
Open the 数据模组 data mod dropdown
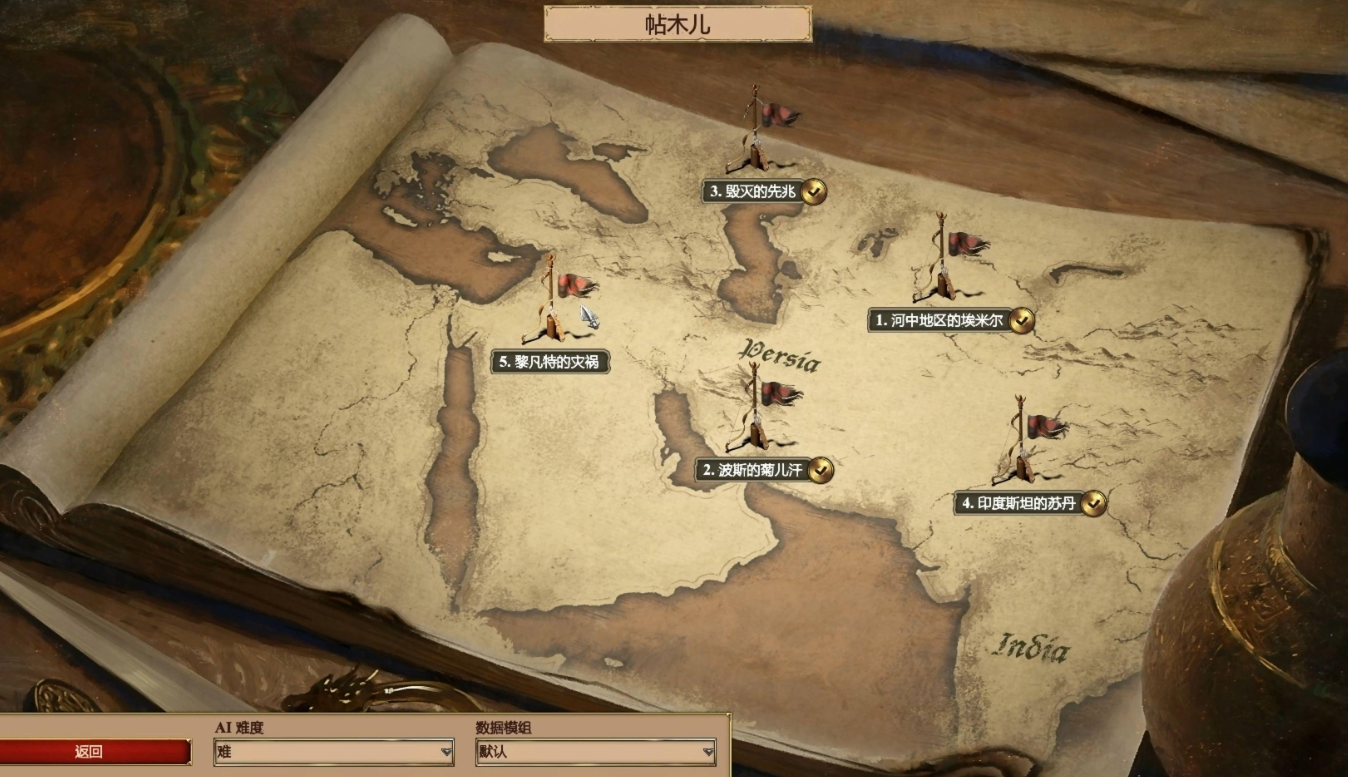pyautogui.click(x=596, y=752)
